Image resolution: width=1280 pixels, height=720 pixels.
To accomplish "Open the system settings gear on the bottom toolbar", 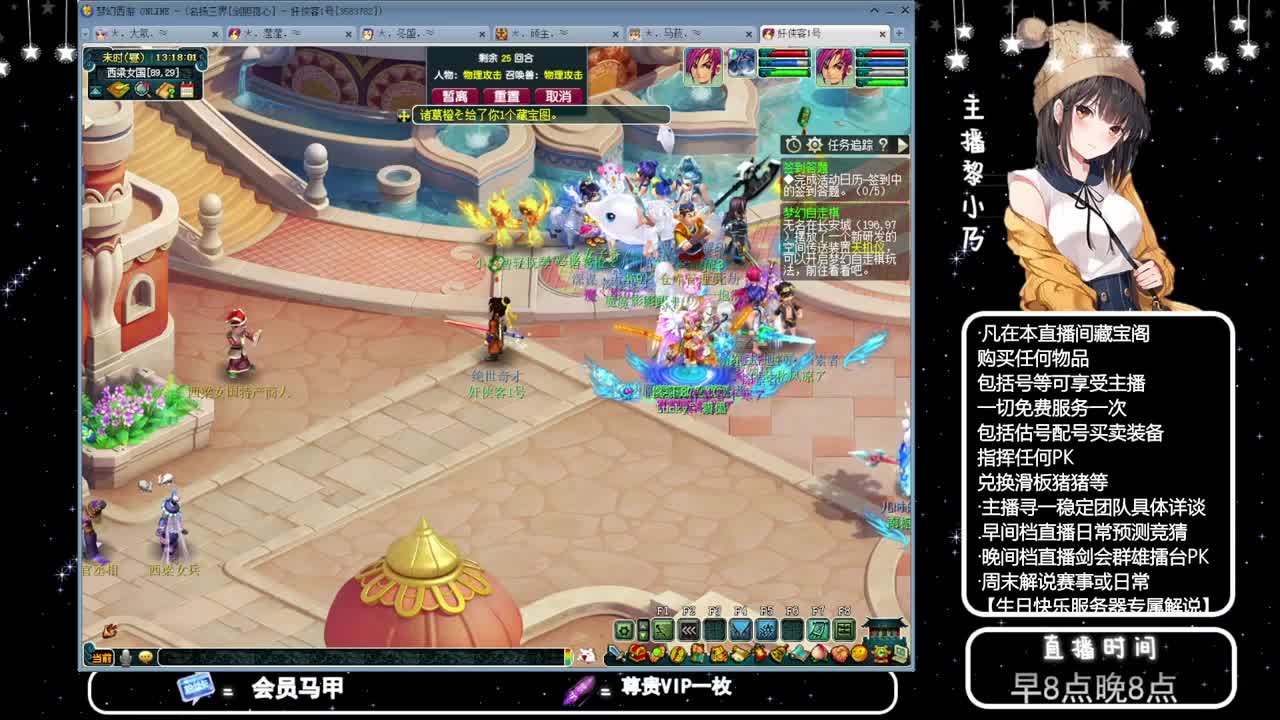I will pos(623,631).
